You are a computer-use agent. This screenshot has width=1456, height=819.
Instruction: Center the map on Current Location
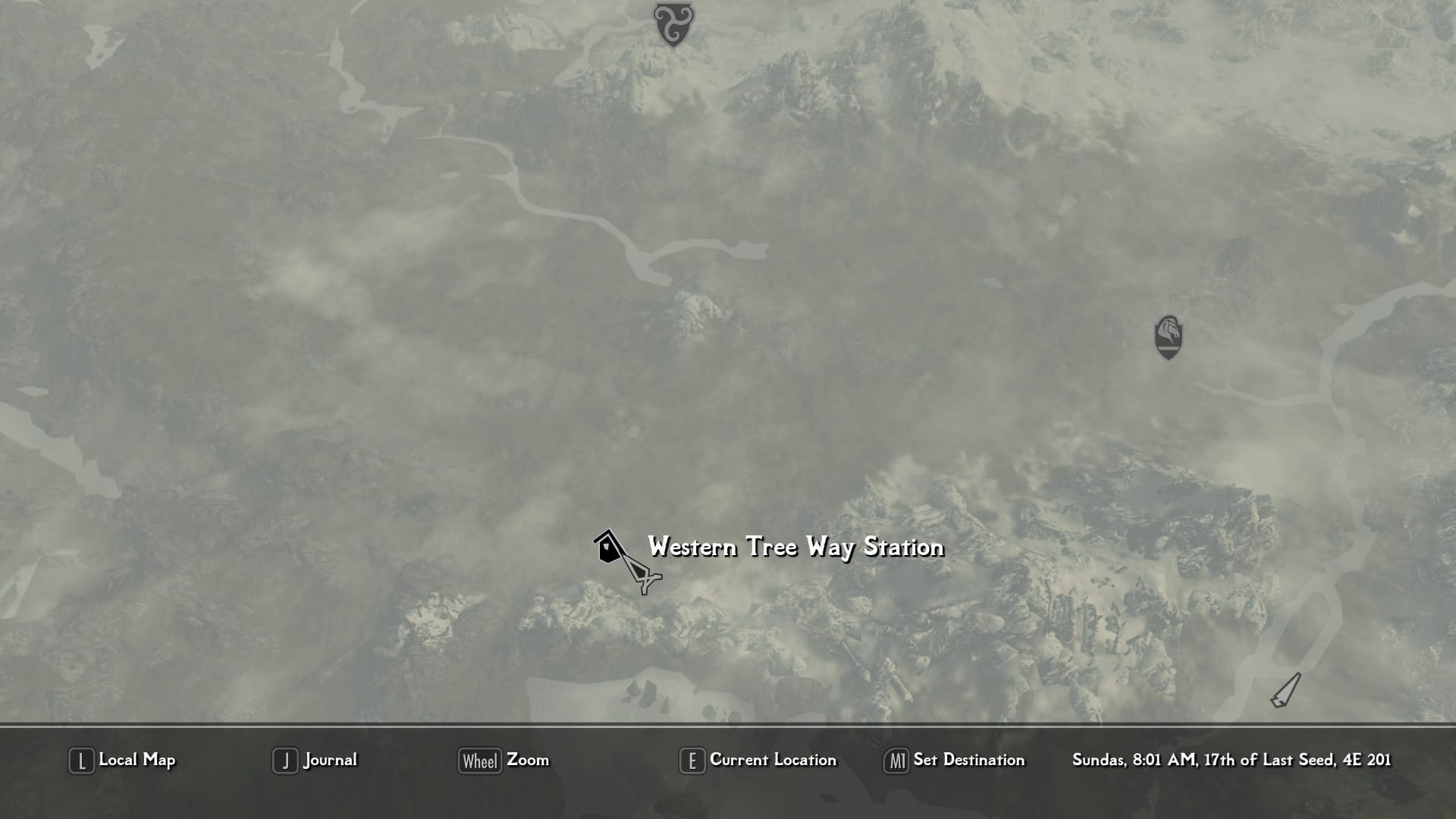point(758,760)
